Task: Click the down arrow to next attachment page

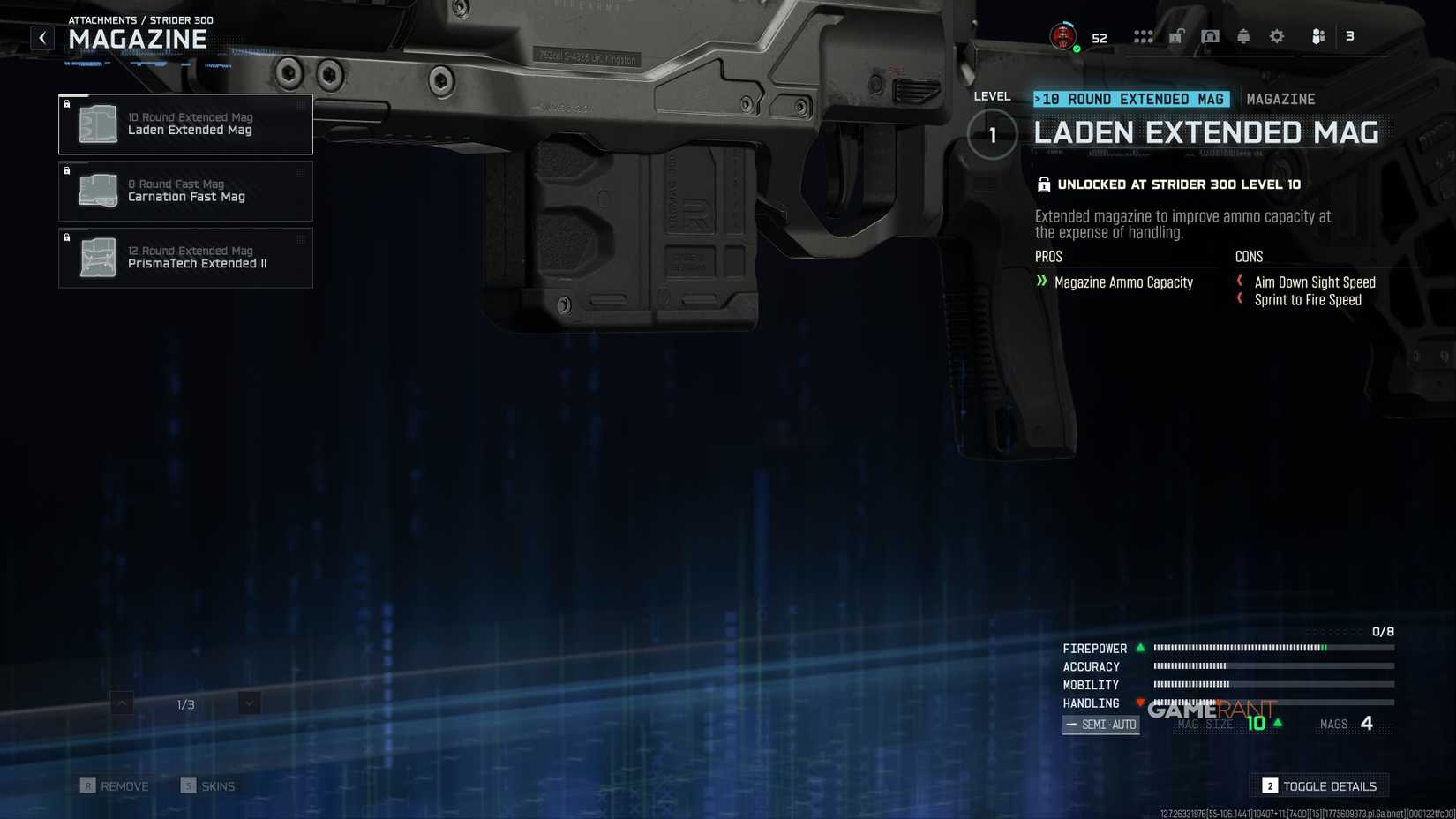Action: tap(248, 703)
